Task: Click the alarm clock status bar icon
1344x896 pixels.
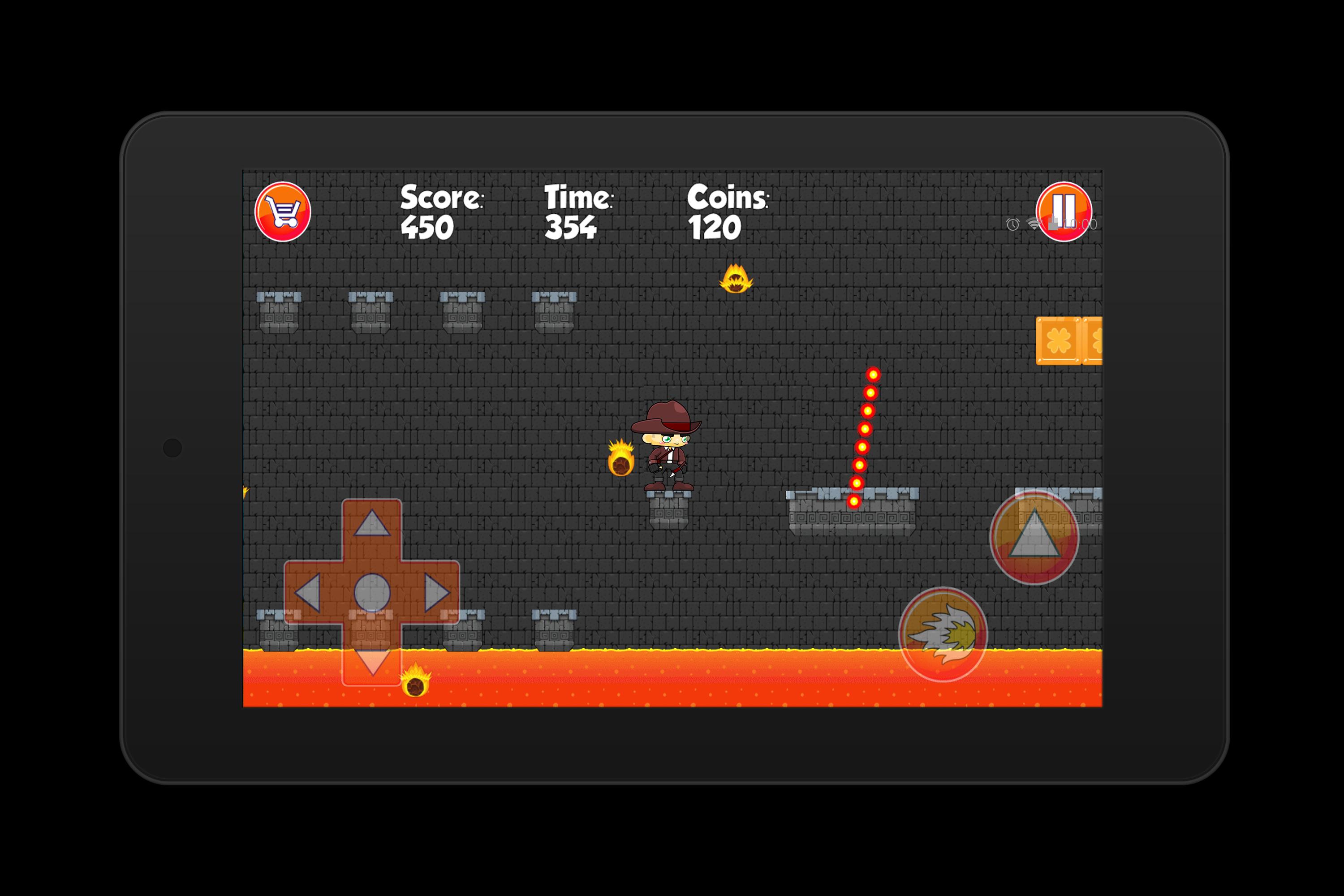Action: (1012, 225)
